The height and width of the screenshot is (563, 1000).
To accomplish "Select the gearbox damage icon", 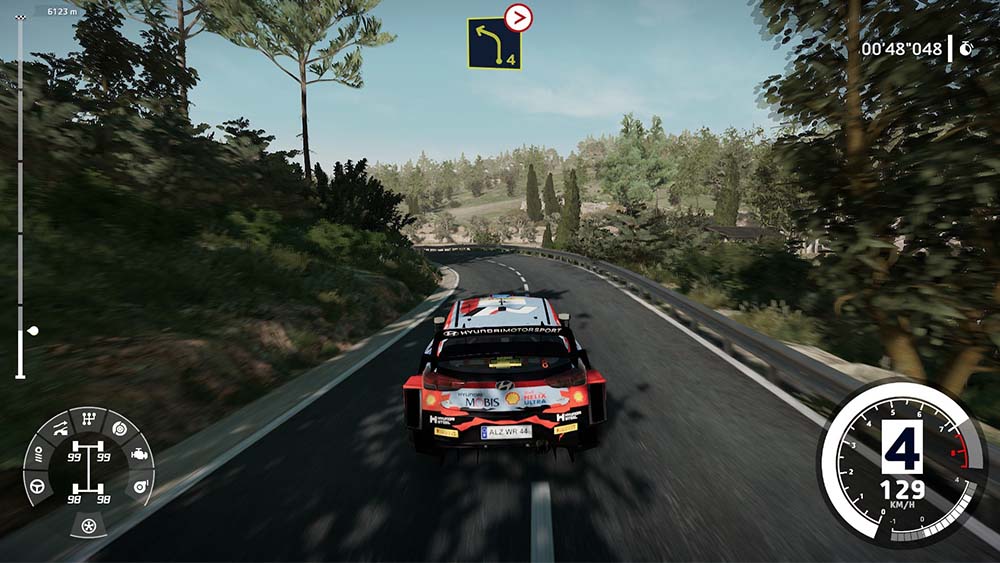I will point(89,419).
